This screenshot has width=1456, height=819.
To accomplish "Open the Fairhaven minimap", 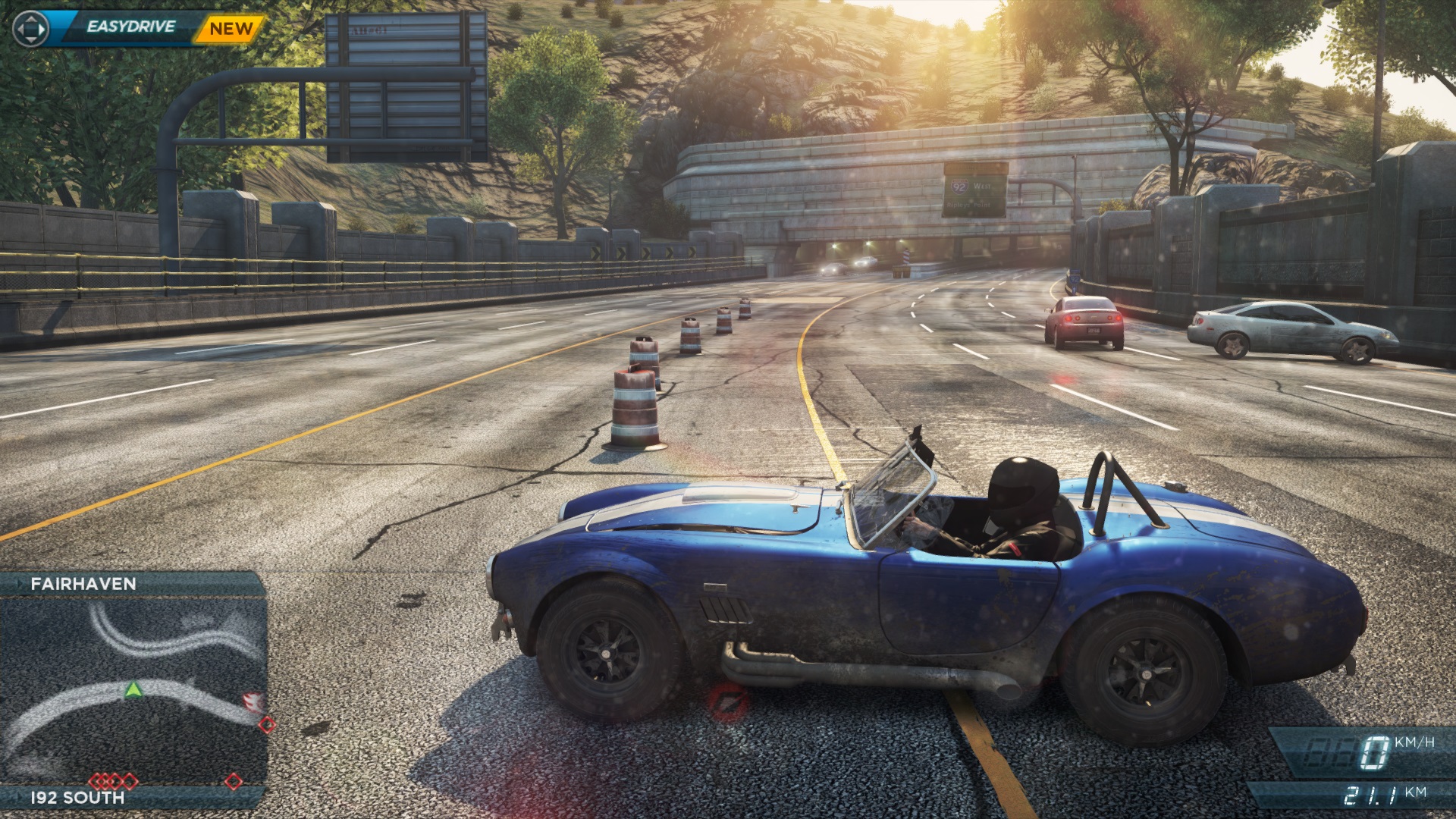I will click(133, 690).
